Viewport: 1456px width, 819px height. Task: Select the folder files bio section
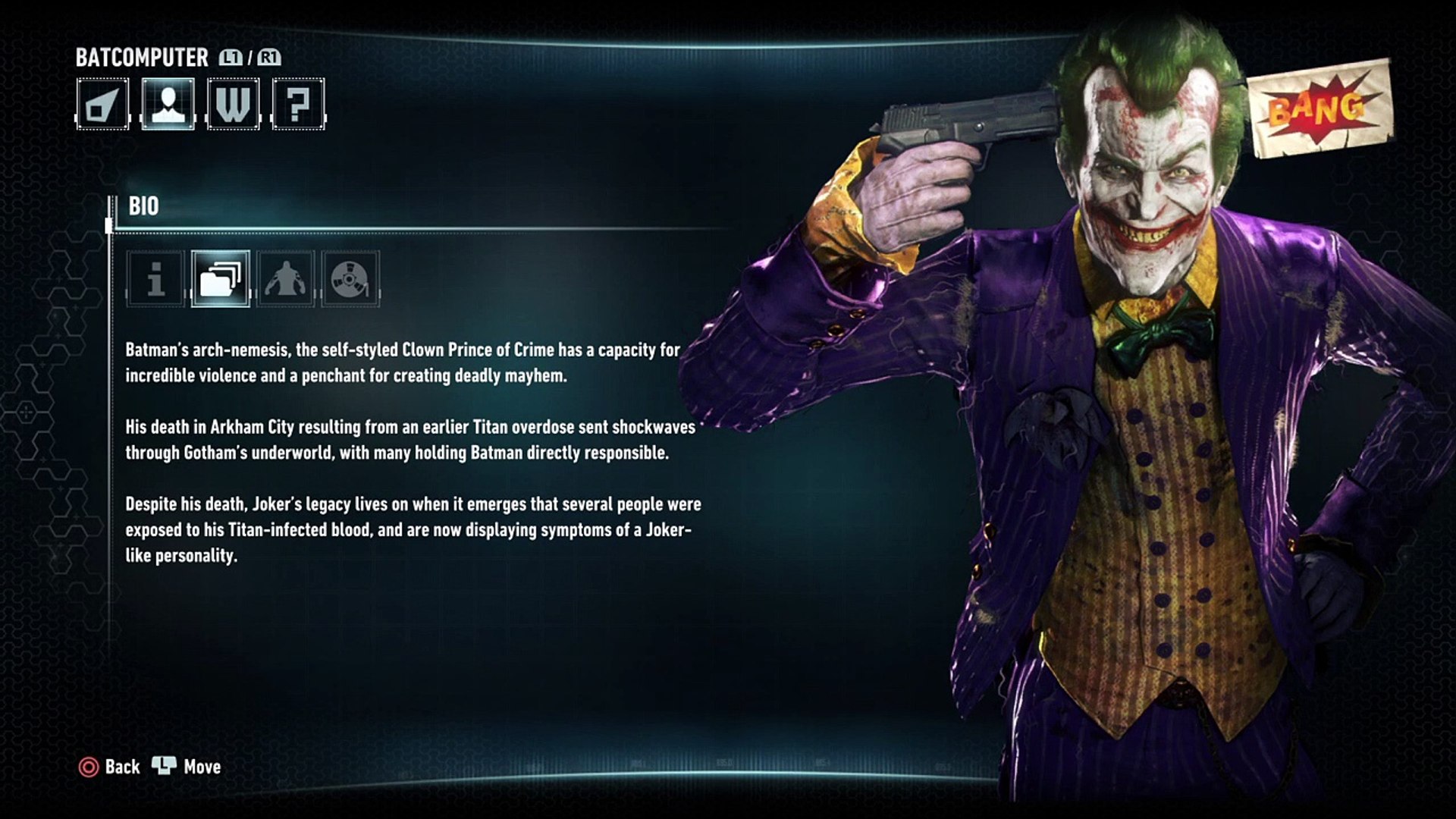click(x=221, y=279)
